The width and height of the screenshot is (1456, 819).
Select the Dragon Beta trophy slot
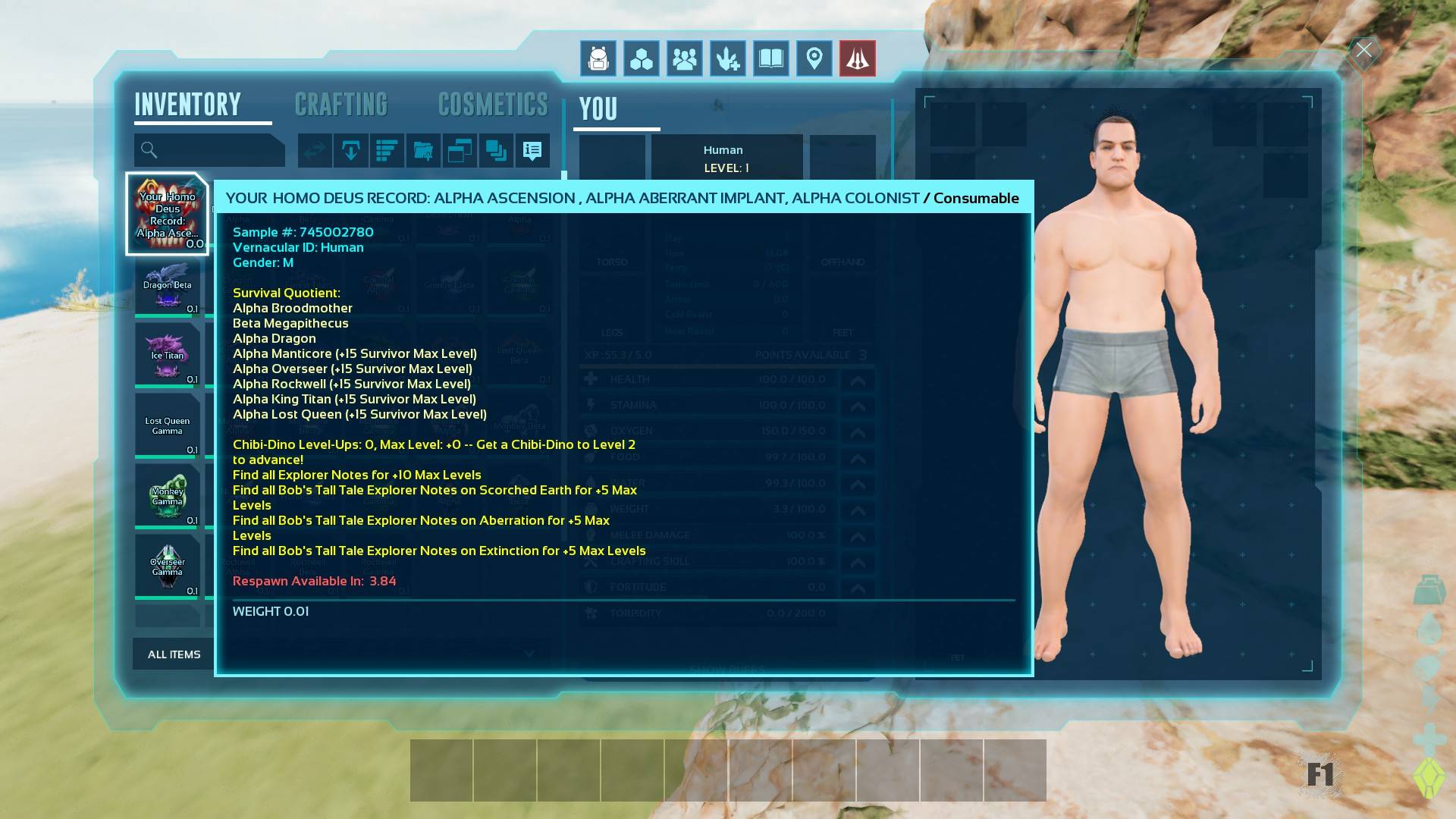(x=168, y=285)
